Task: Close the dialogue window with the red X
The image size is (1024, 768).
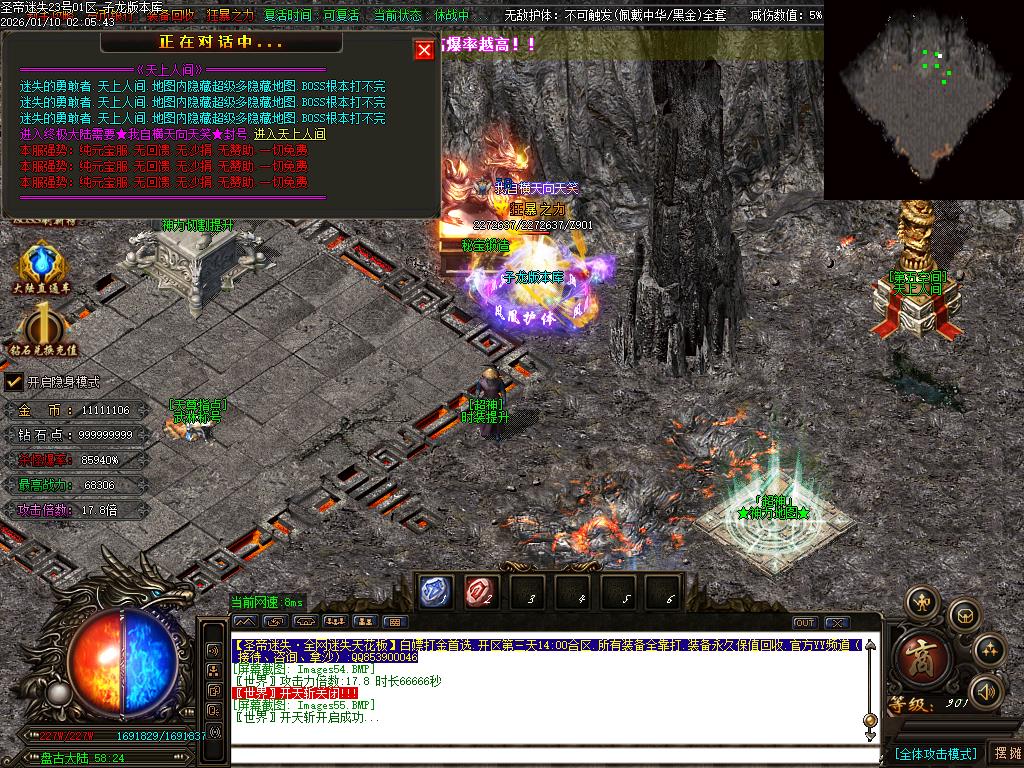Action: tap(424, 49)
